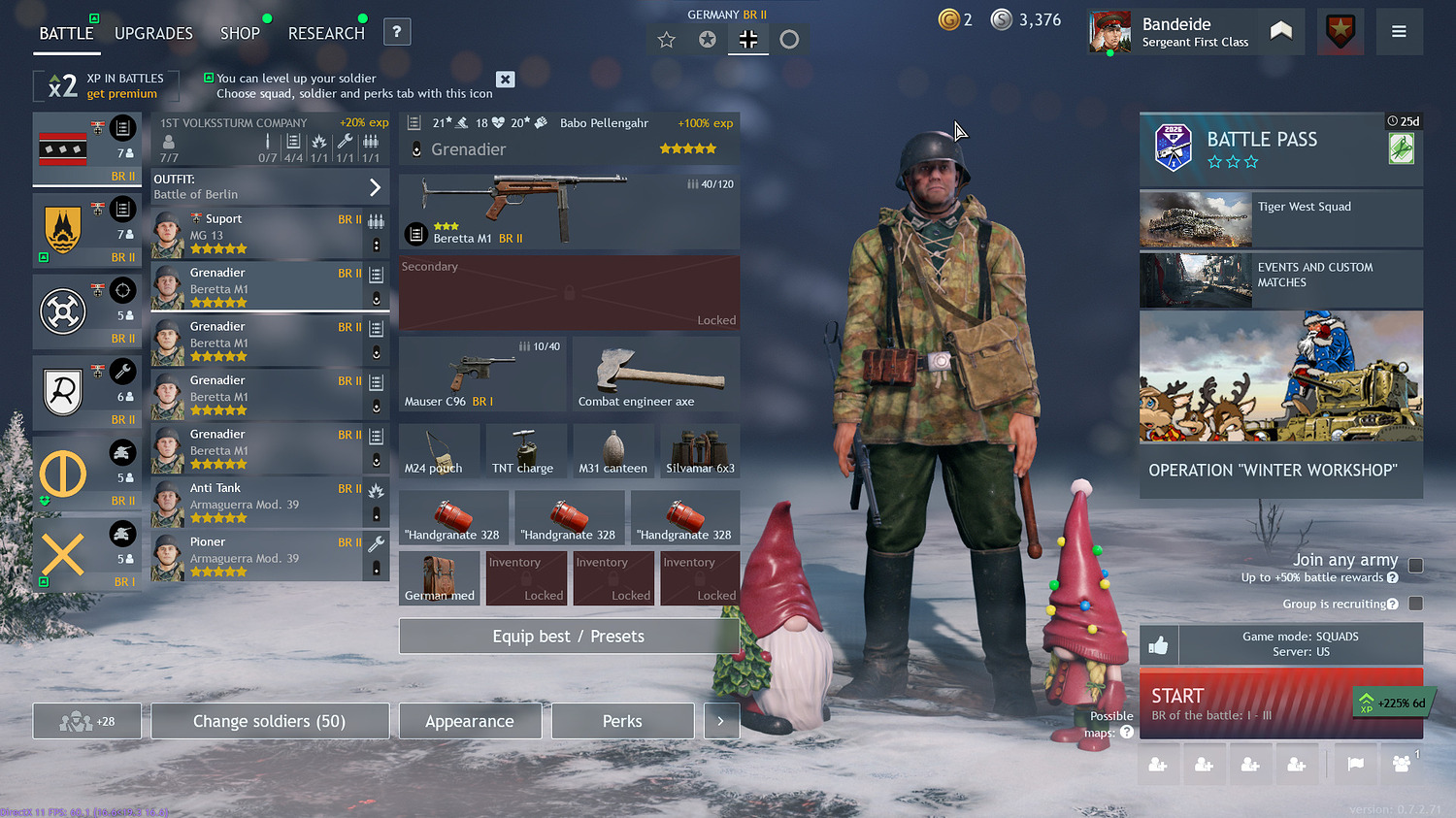Click the flag icon near squad slots
This screenshot has width=1456, height=818.
pos(1356,764)
